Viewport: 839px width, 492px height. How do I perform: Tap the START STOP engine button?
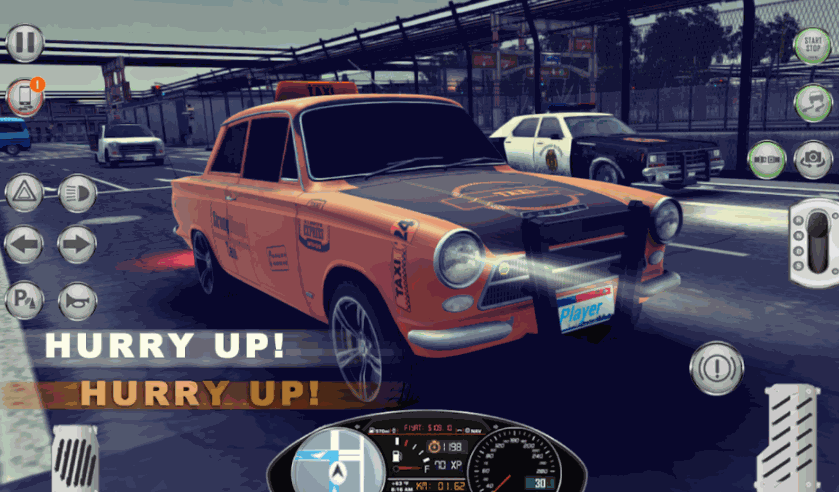(812, 46)
